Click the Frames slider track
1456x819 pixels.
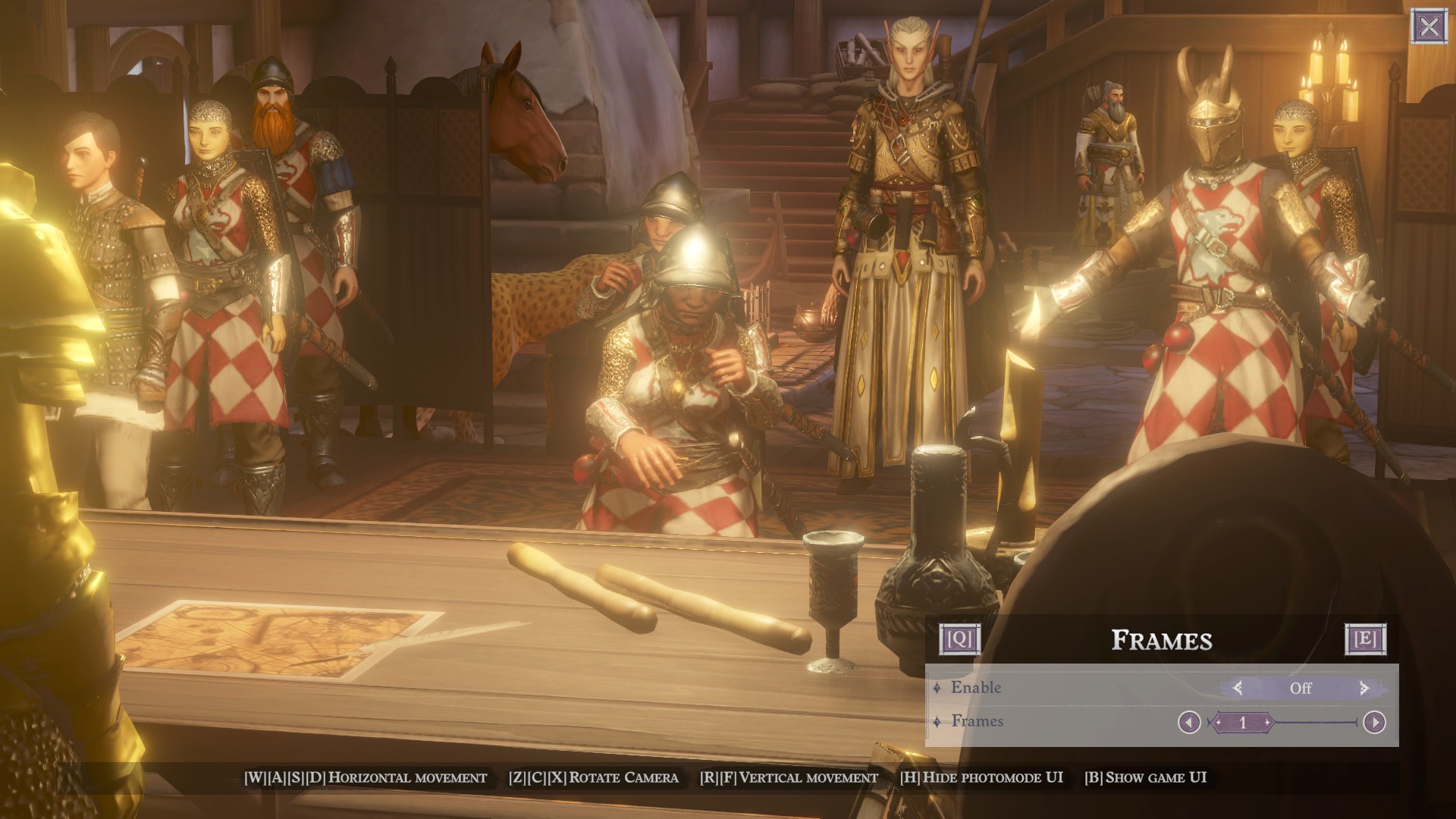[1316, 722]
